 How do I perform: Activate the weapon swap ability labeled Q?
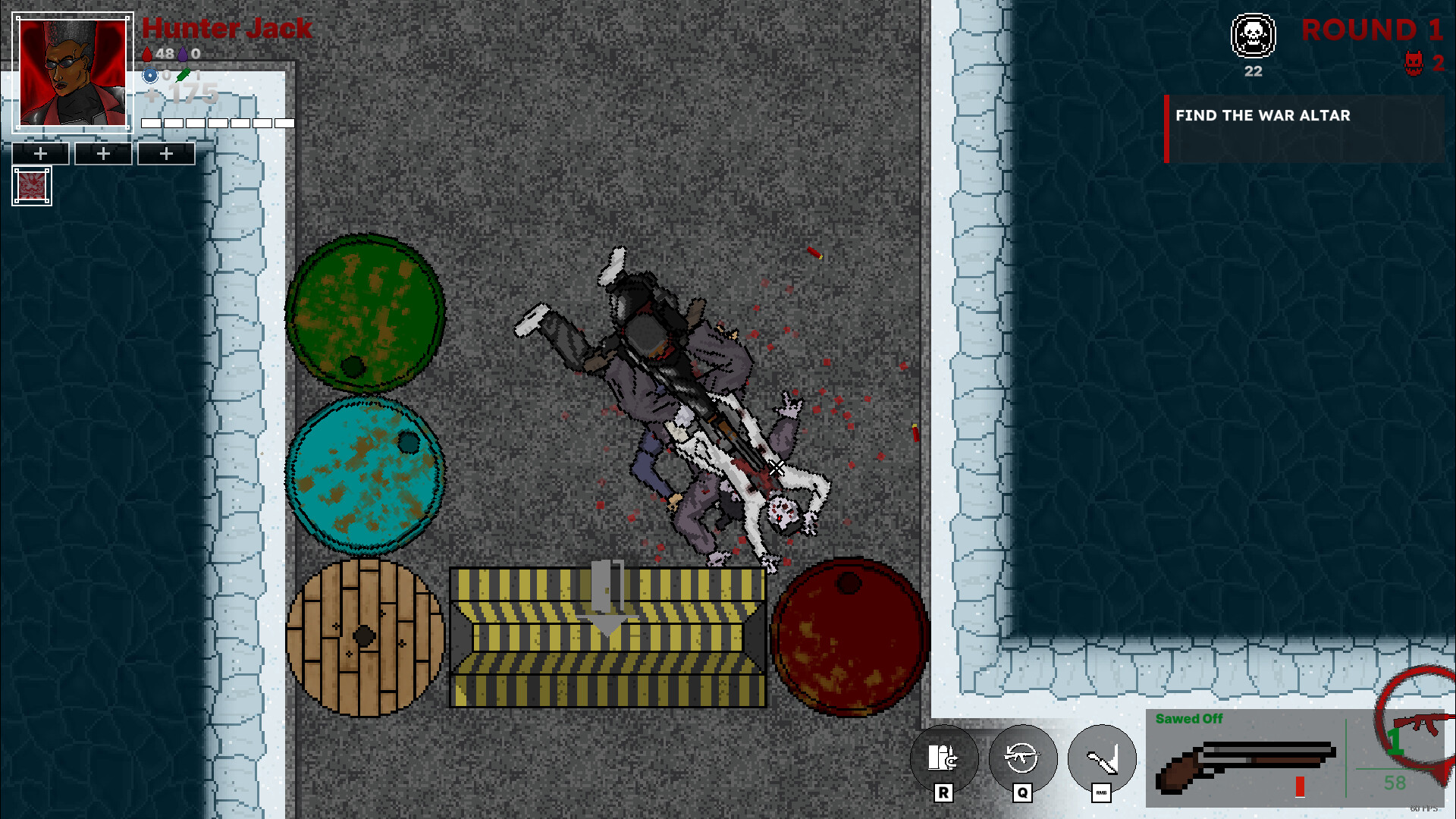pyautogui.click(x=1022, y=758)
